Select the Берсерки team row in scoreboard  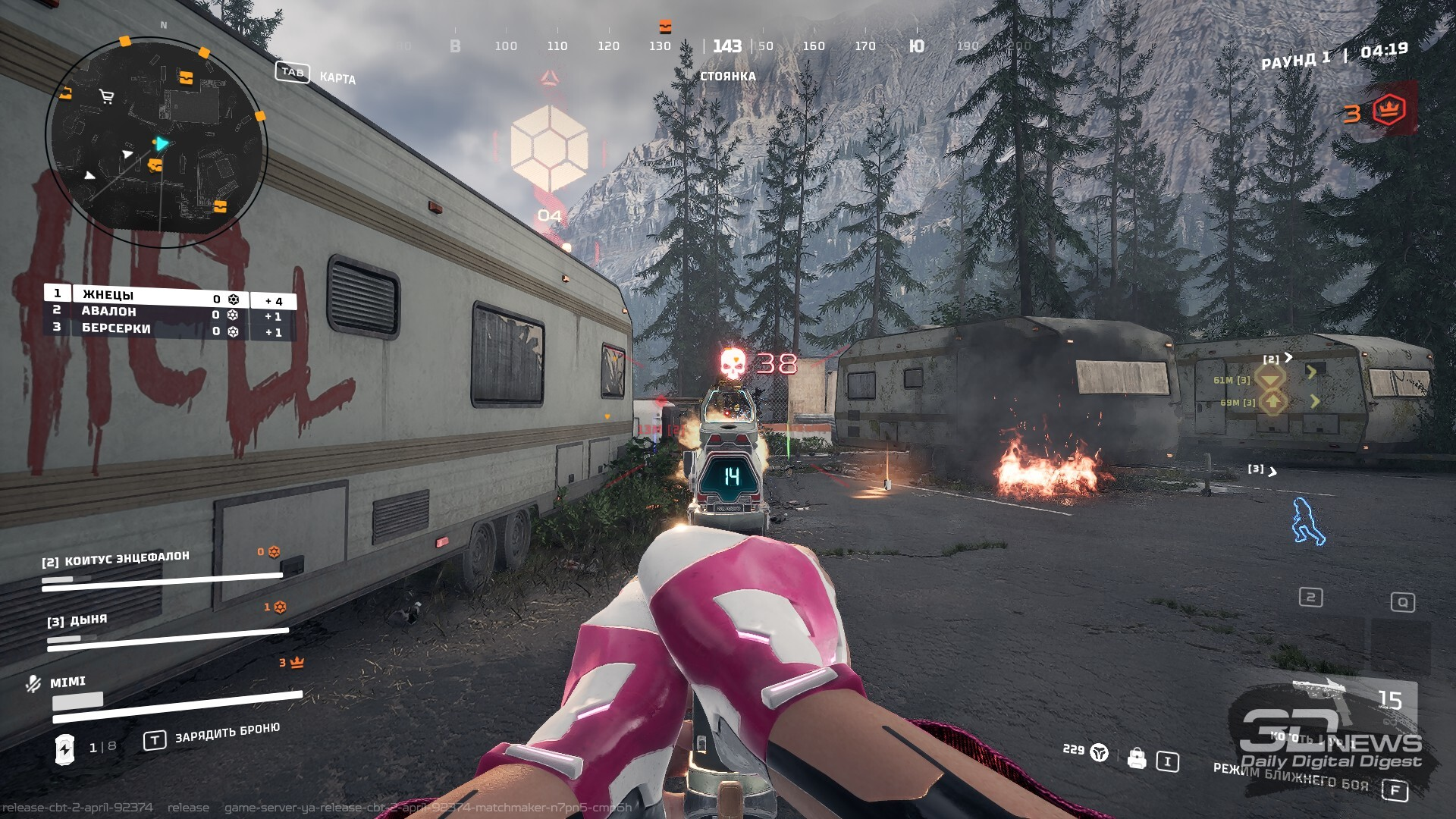(144, 329)
